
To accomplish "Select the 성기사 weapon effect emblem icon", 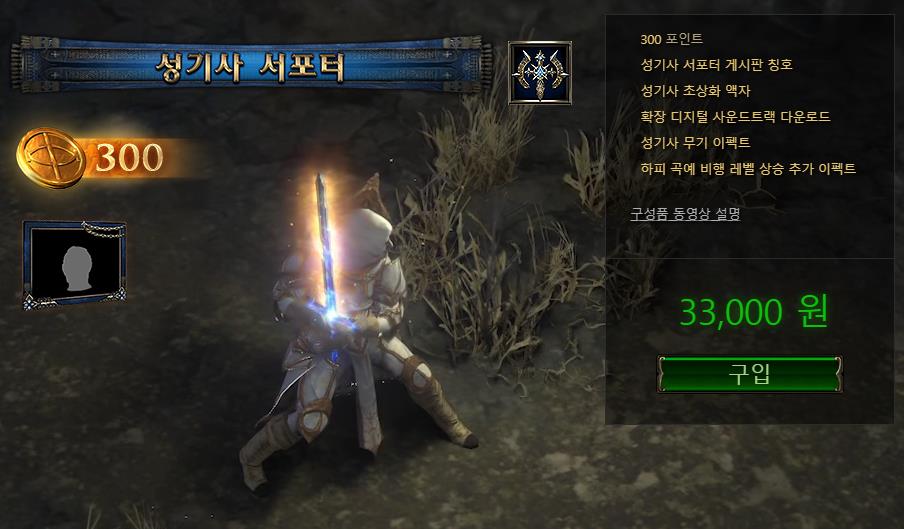I will (540, 73).
